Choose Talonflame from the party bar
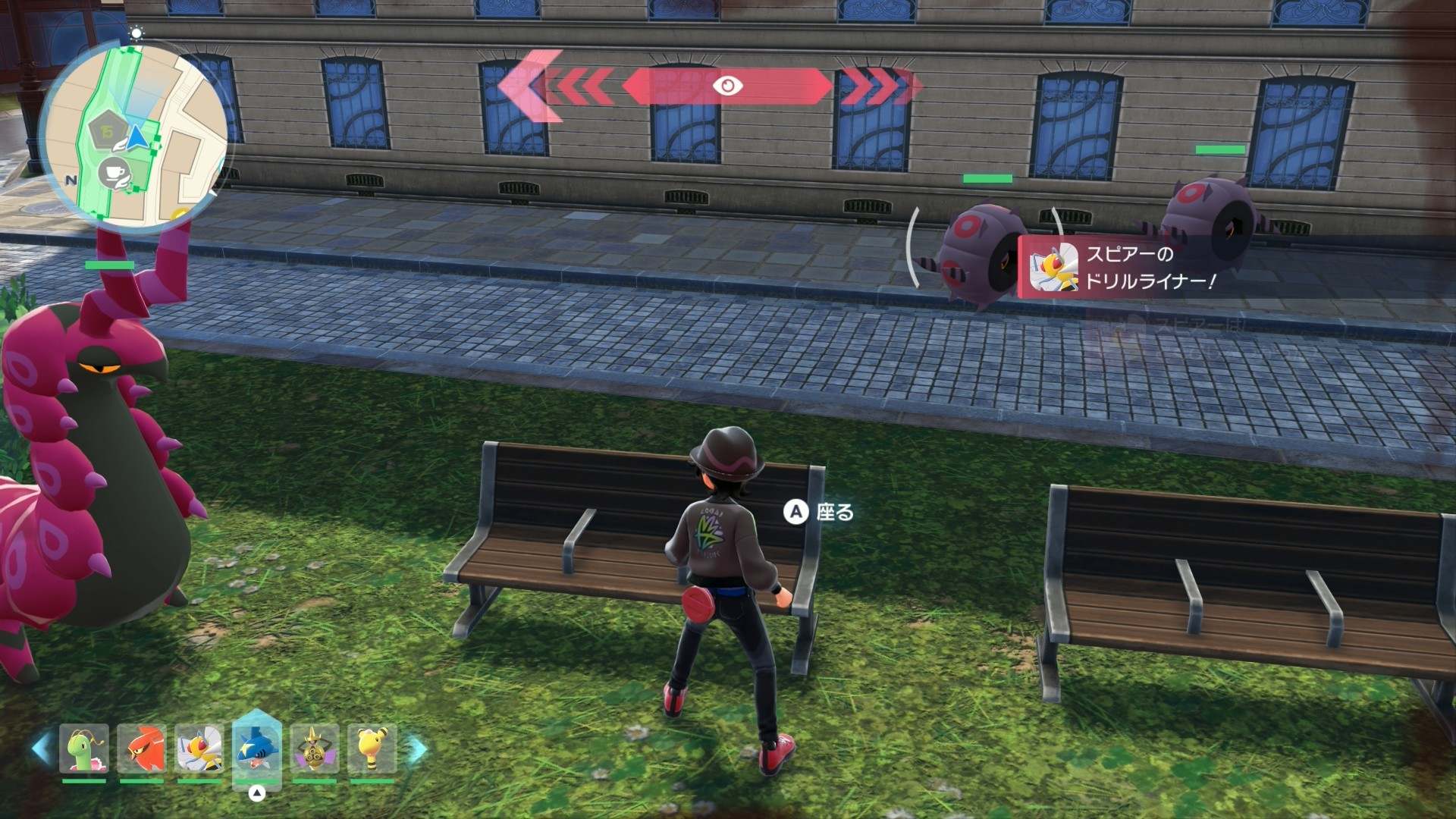 tap(142, 749)
